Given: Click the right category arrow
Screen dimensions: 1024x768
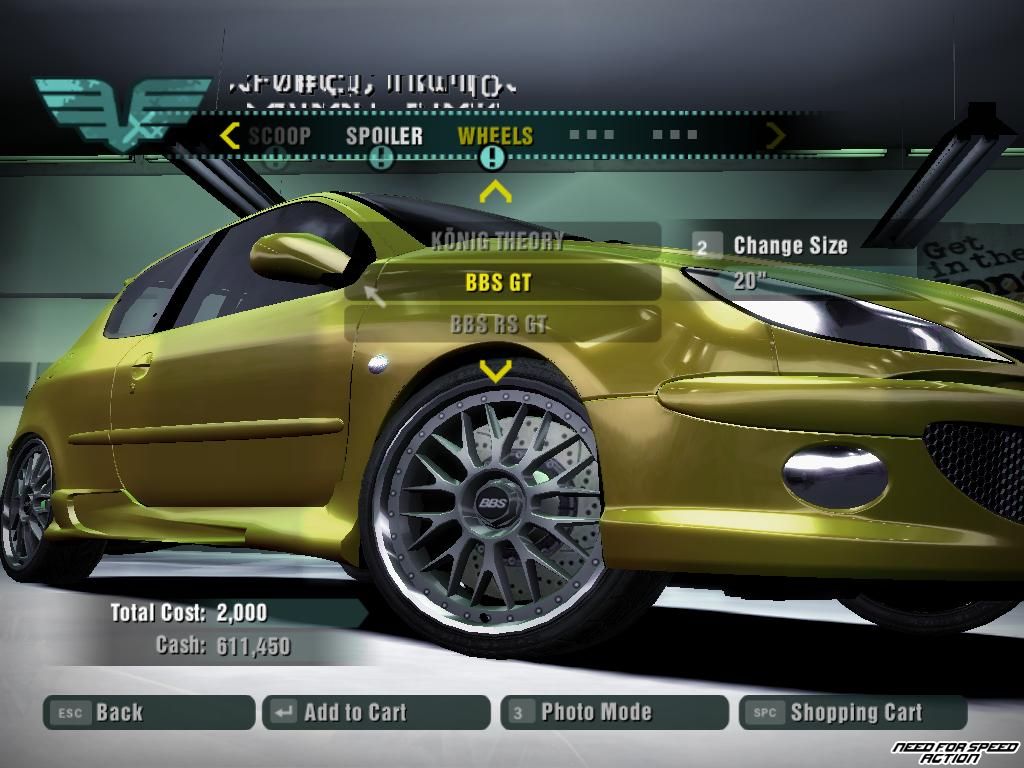Looking at the screenshot, I should point(775,135).
